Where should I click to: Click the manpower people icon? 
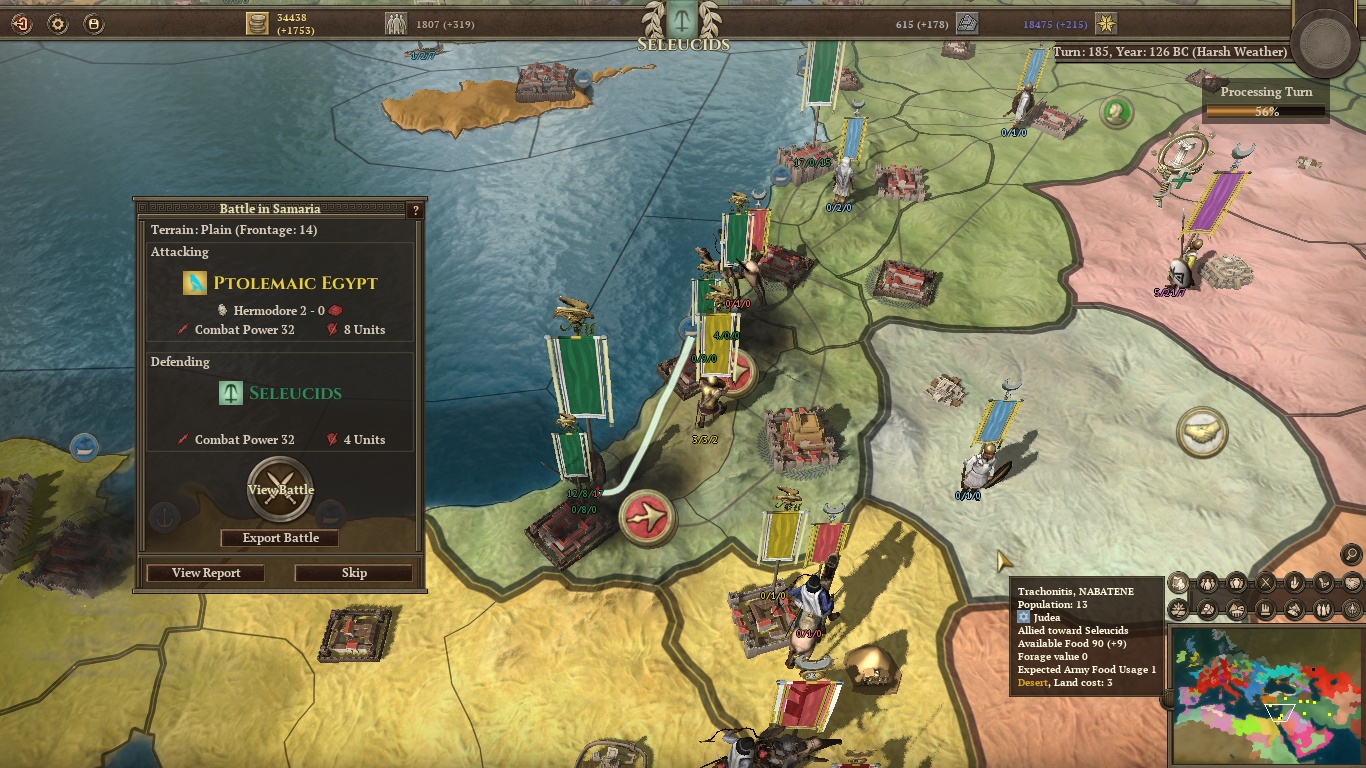(396, 23)
